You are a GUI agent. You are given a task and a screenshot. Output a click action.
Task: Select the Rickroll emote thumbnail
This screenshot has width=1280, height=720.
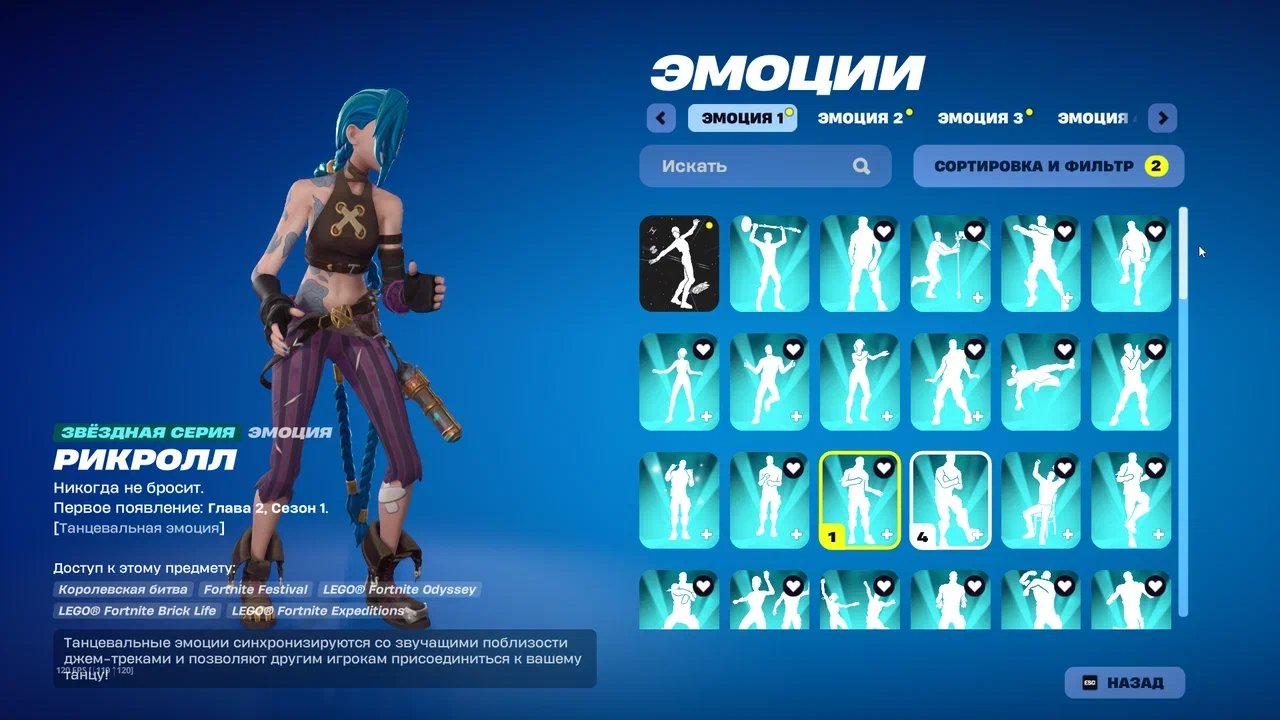860,500
